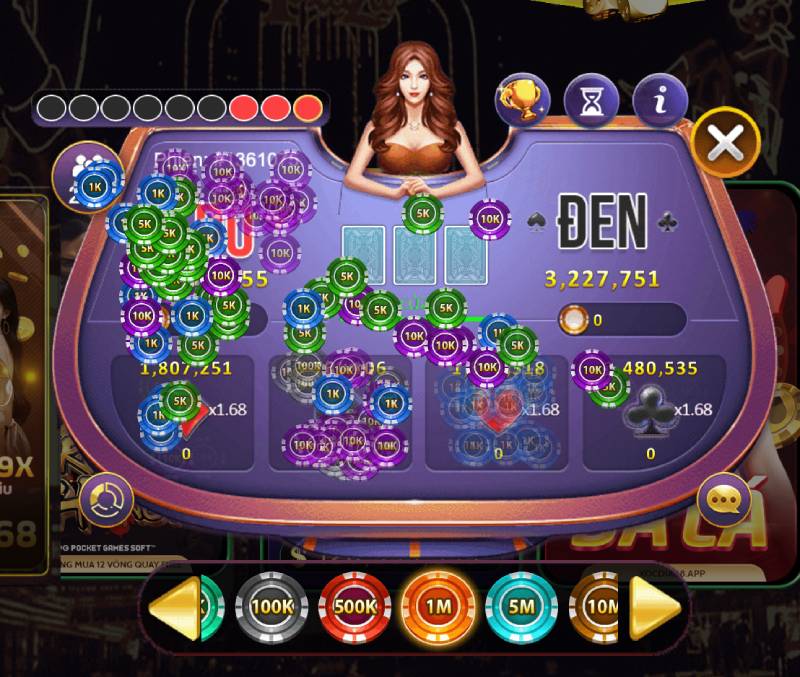Viewport: 800px width, 677px height.
Task: Click the right chip-scroll arrow
Action: 655,606
